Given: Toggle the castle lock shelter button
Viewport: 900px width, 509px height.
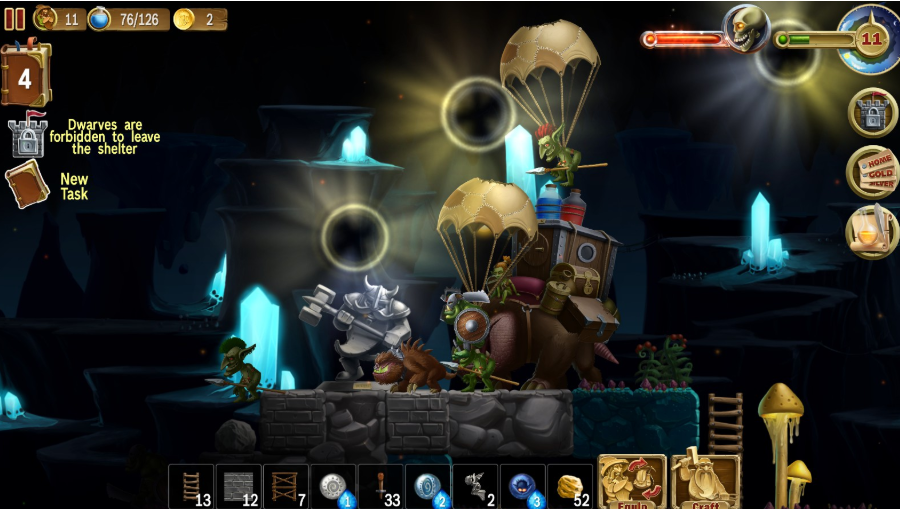Looking at the screenshot, I should tap(872, 113).
